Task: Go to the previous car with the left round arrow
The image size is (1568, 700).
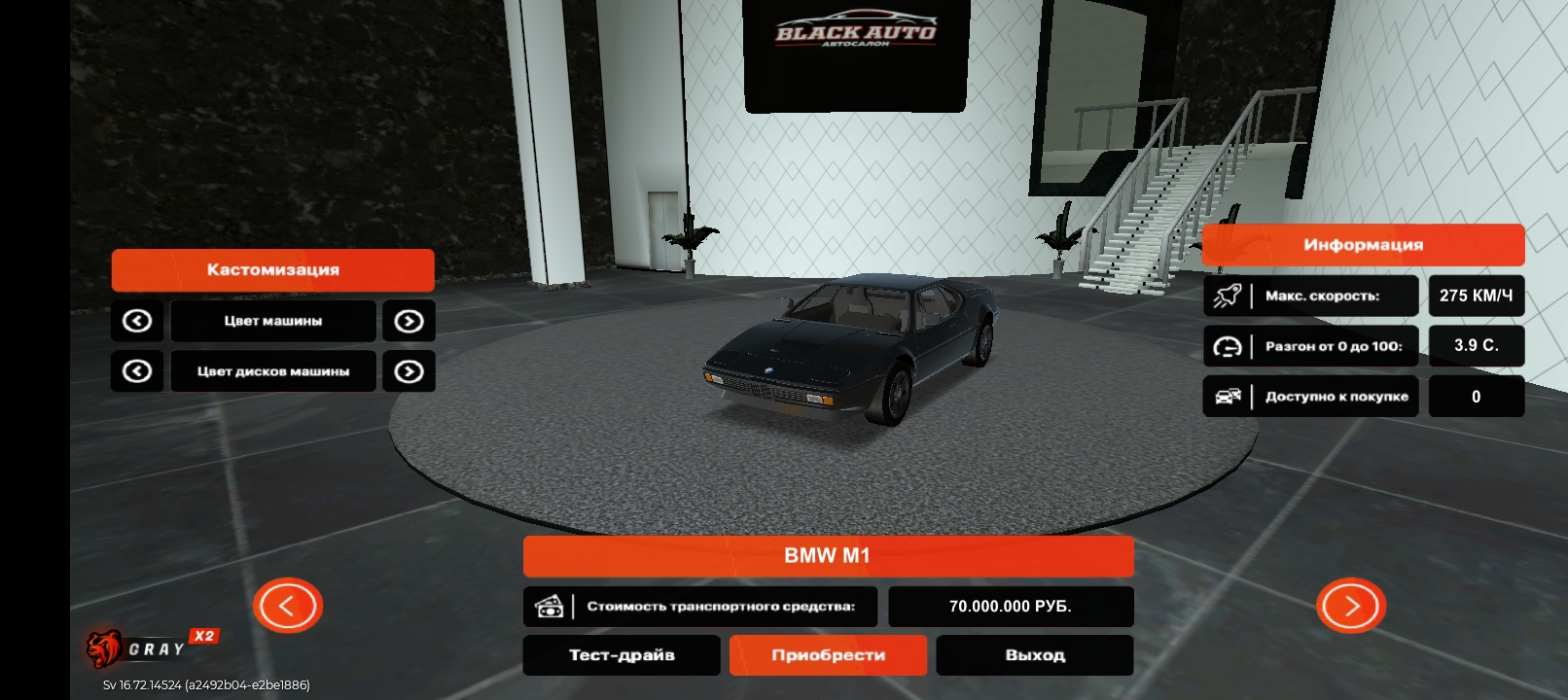Action: pos(288,606)
